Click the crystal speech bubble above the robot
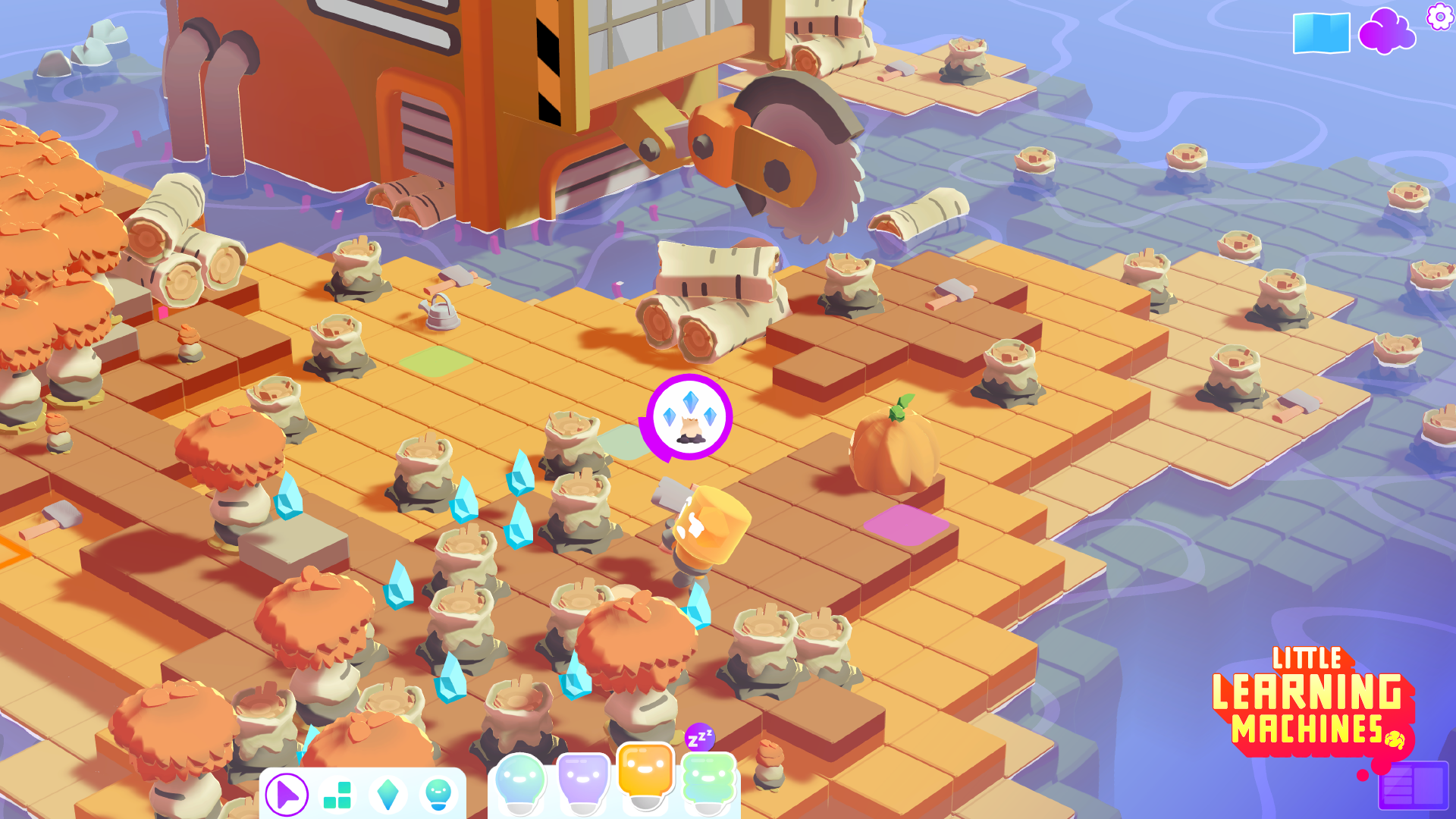This screenshot has height=819, width=1456. point(689,416)
